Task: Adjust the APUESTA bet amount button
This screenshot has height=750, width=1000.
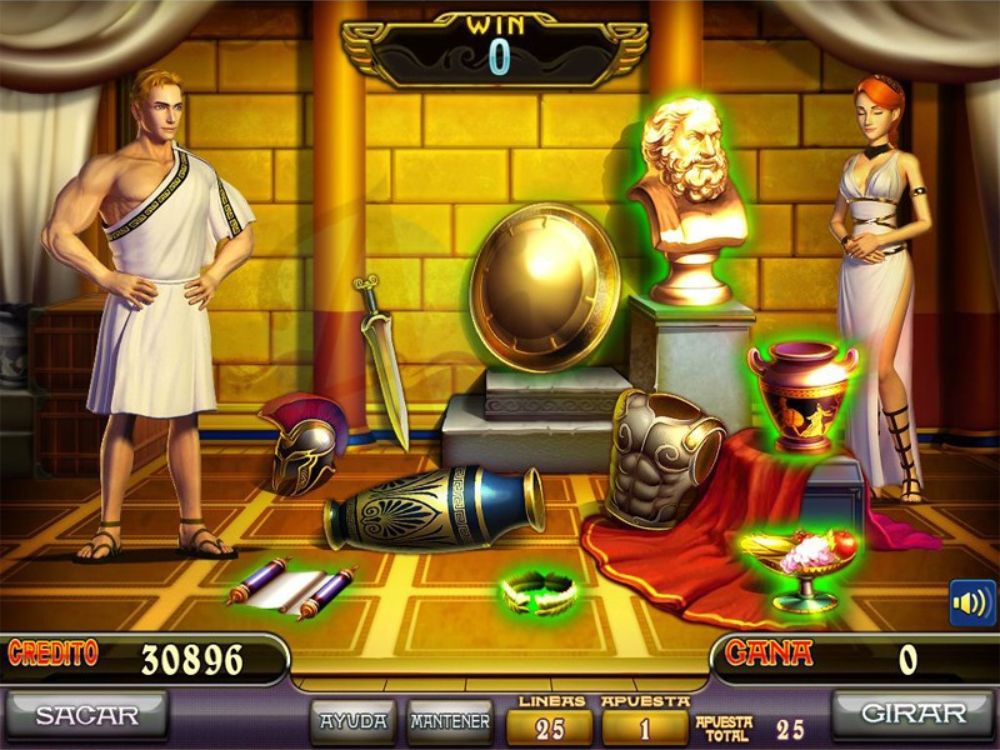Action: tap(645, 728)
